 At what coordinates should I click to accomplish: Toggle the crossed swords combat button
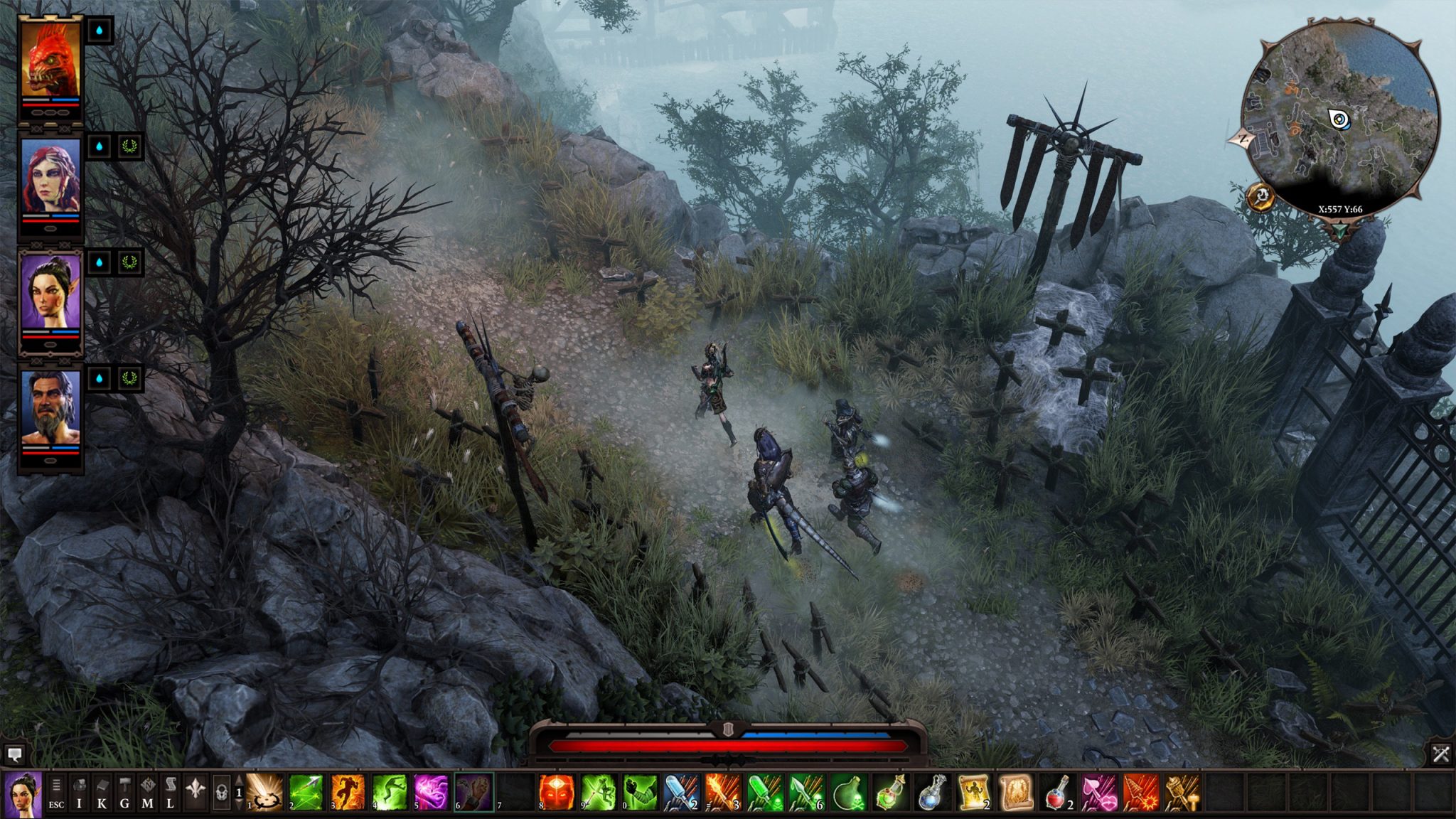tap(1441, 754)
